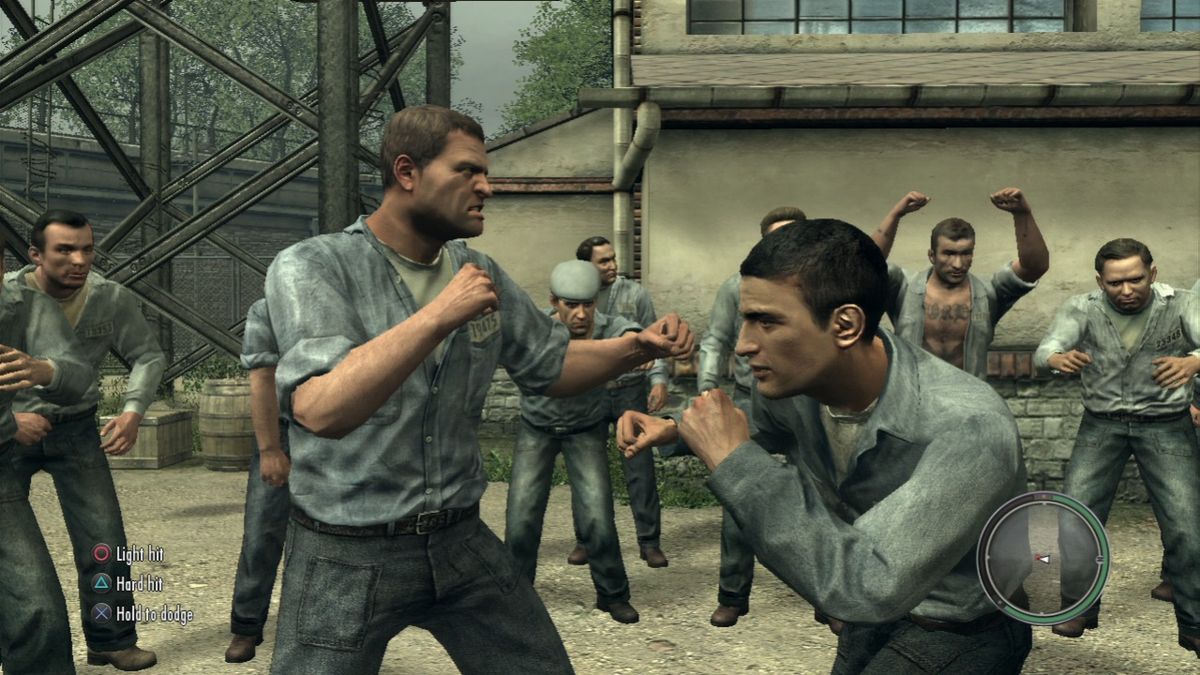The width and height of the screenshot is (1200, 675).
Task: Click the circular minimap radar
Action: [1042, 558]
